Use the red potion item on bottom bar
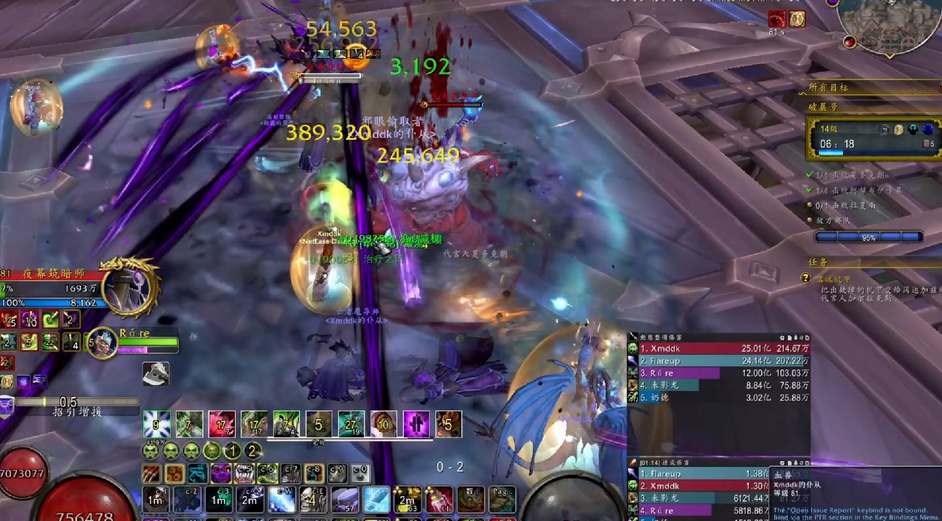Viewport: 942px width, 521px height. (437, 498)
